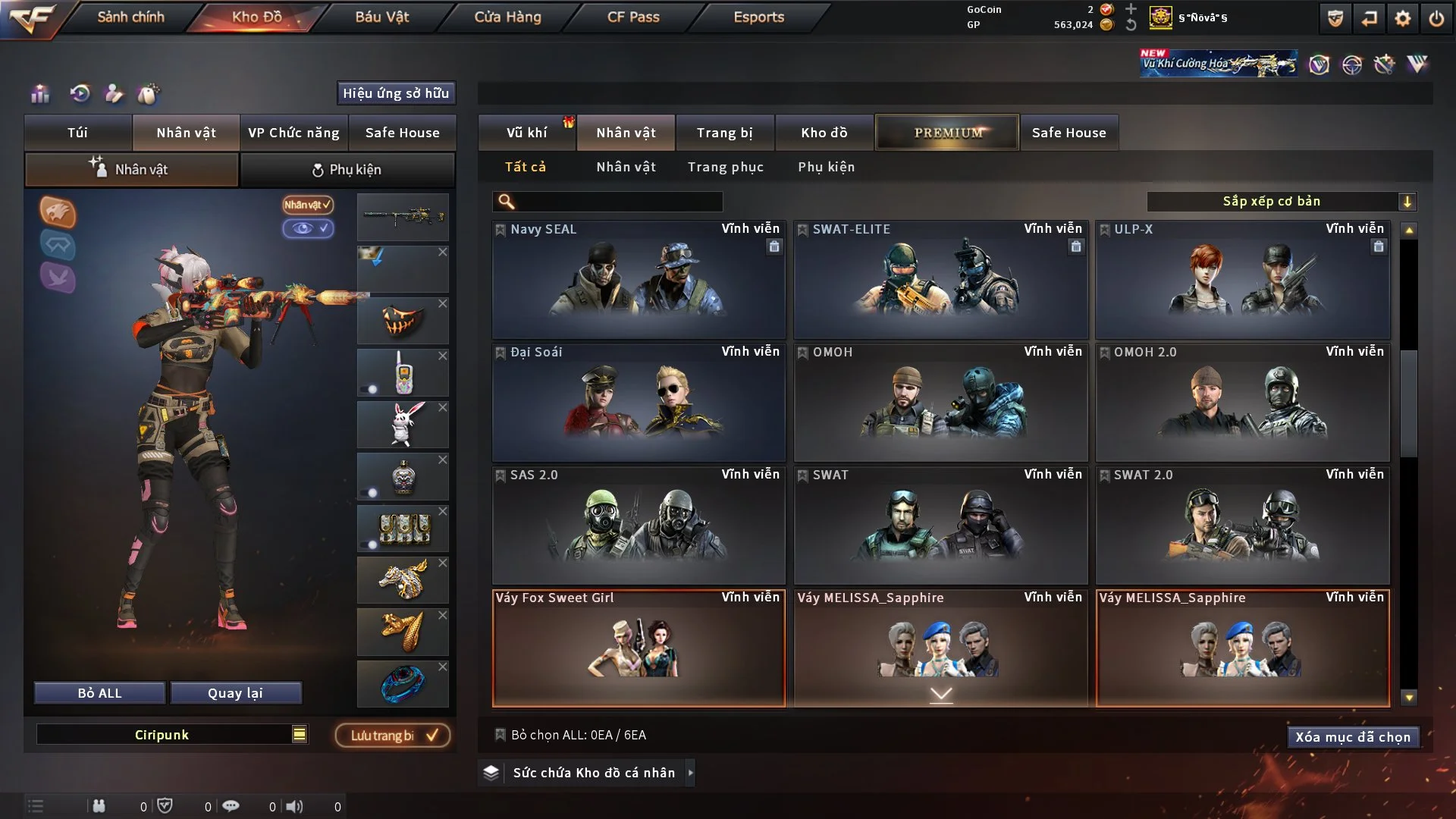Viewport: 1456px width, 819px height.
Task: Switch to the Vũ khí inventory tab
Action: click(526, 133)
